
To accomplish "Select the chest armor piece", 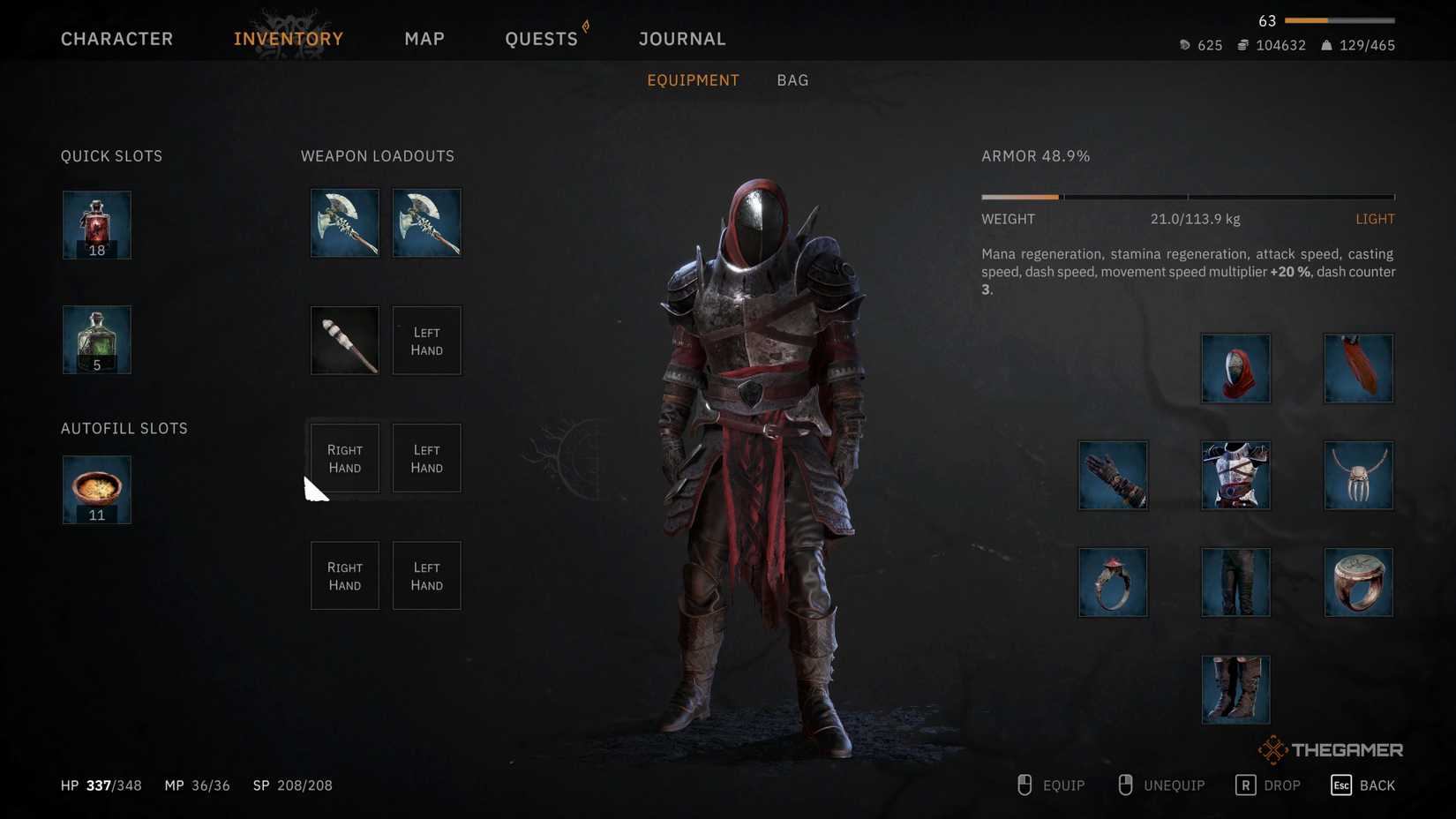I will coord(1235,476).
